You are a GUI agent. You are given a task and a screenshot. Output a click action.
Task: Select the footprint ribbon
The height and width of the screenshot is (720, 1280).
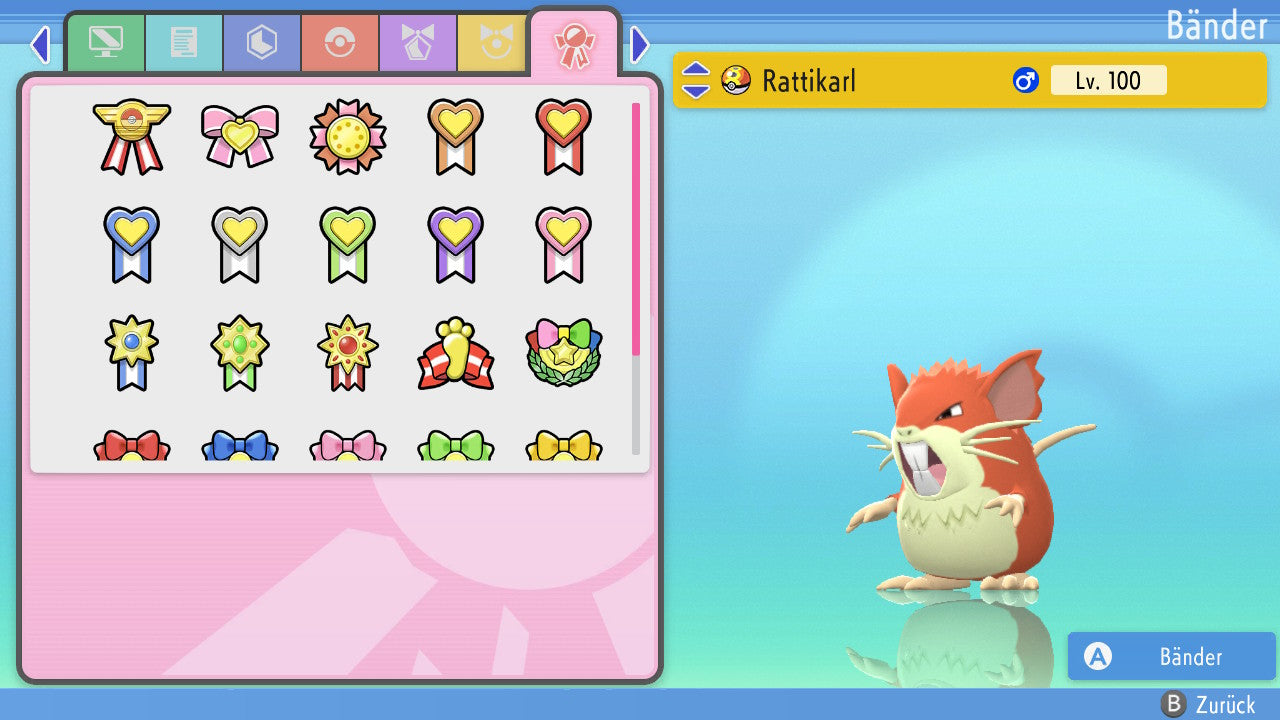pyautogui.click(x=456, y=353)
